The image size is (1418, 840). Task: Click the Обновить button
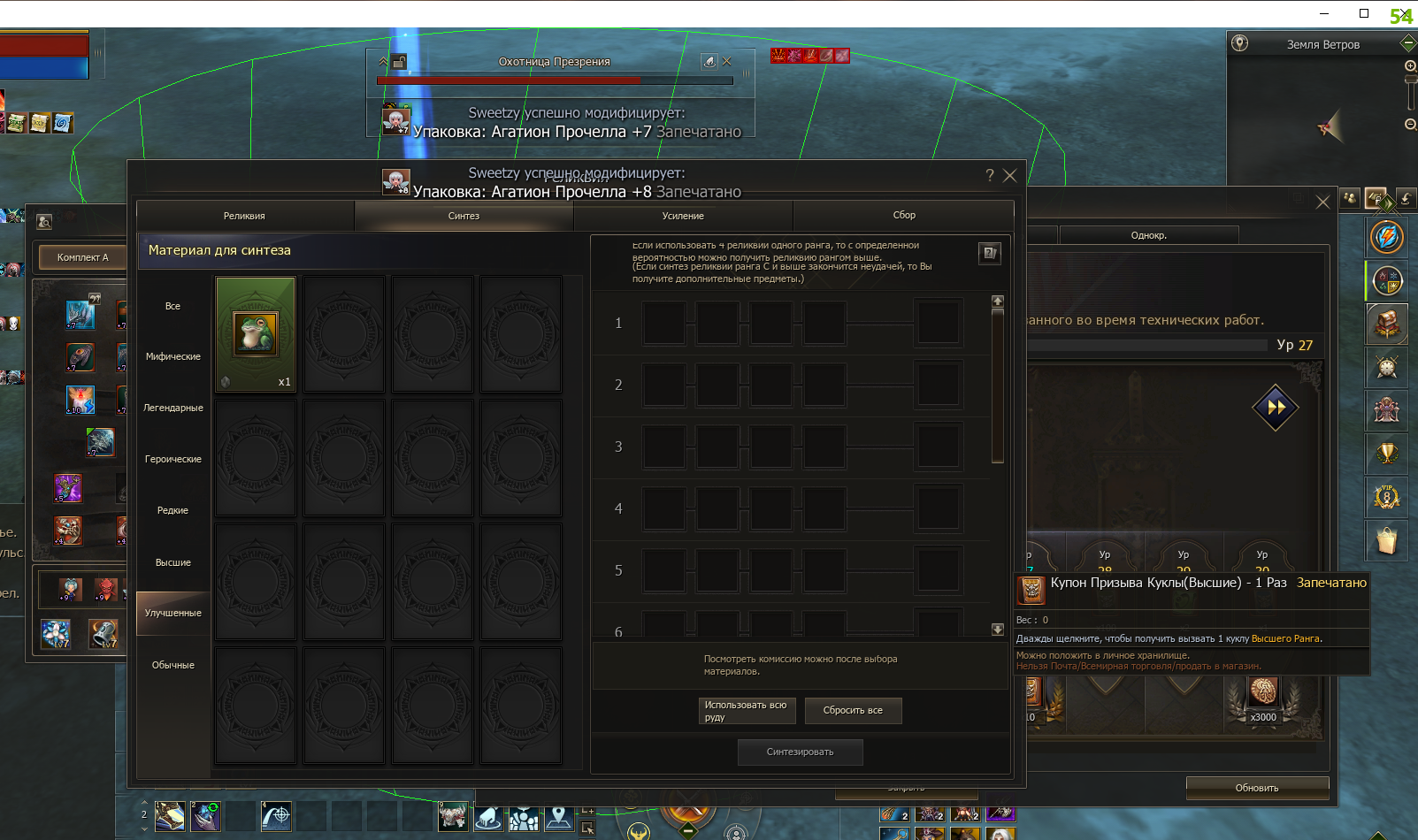(1256, 787)
